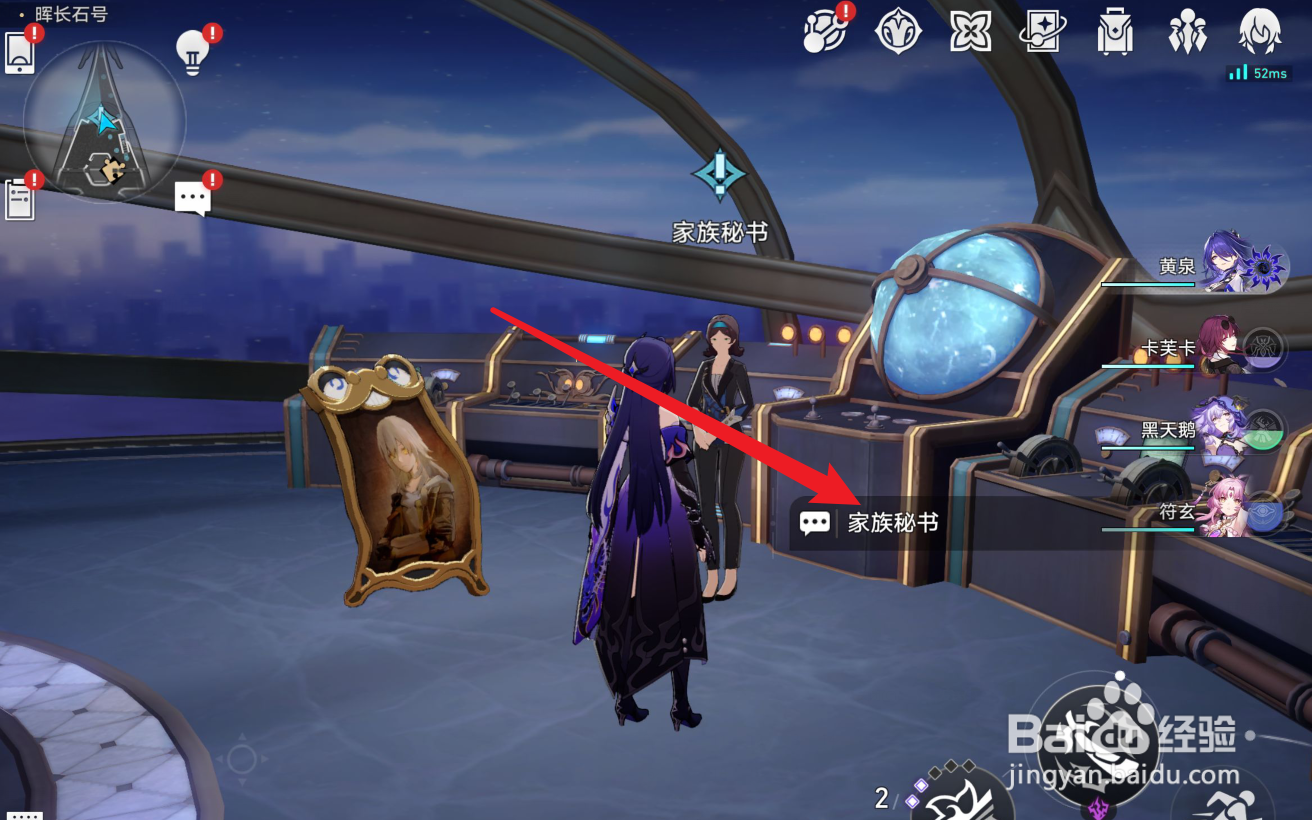Open the travel log icon with red badge
1312x820 pixels.
825,33
